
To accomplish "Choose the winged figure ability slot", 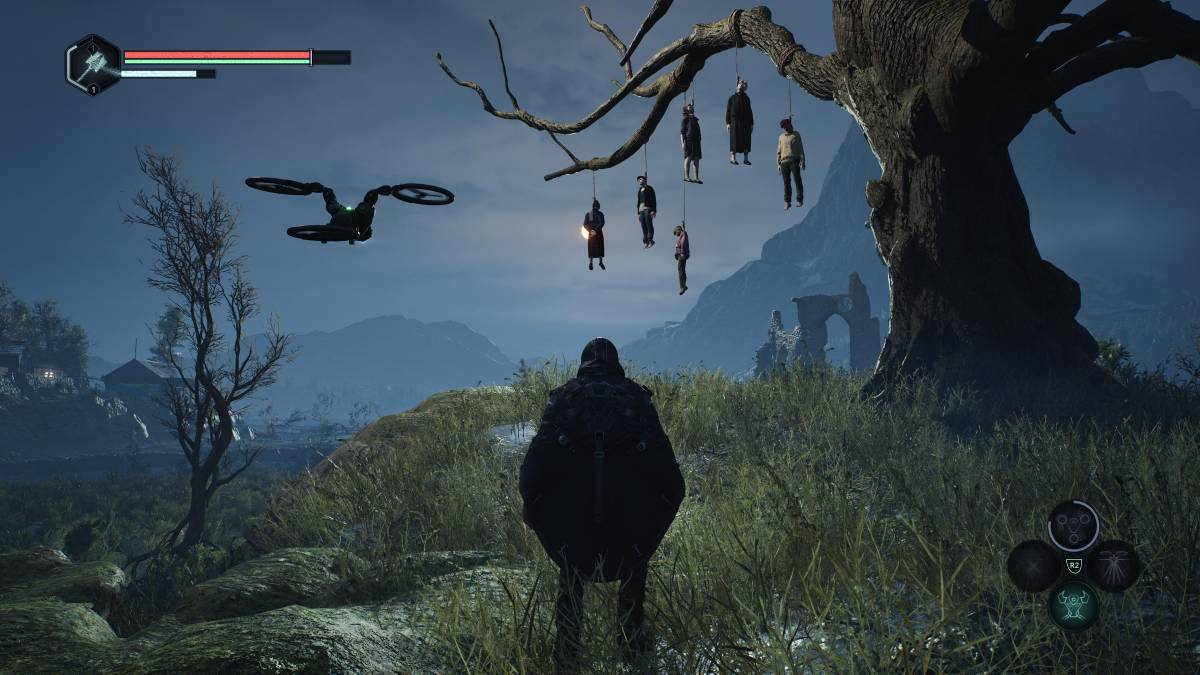I will pos(1113,565).
